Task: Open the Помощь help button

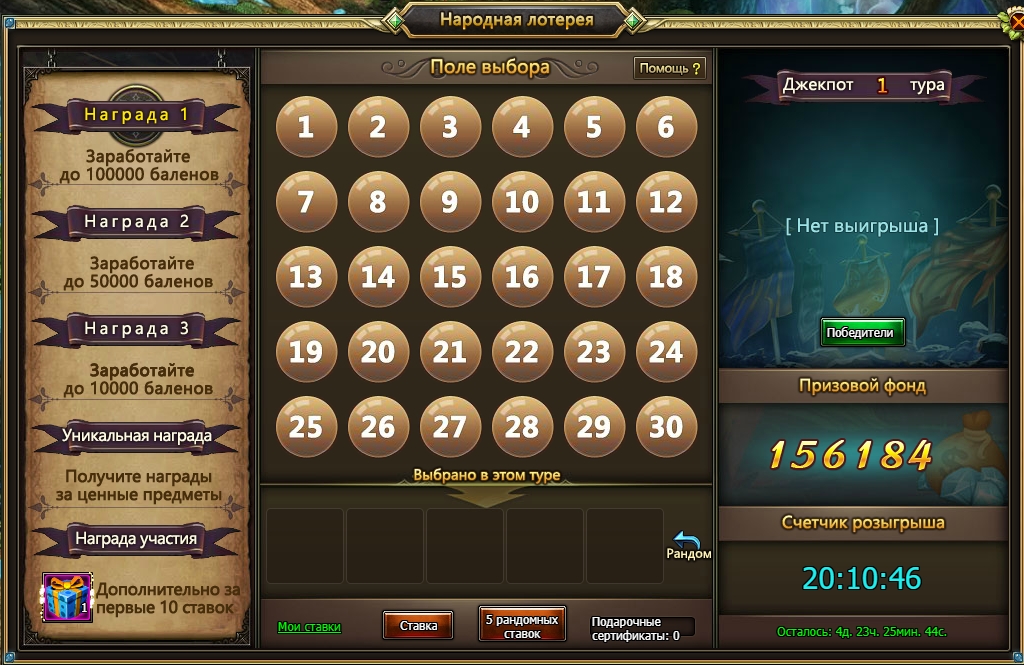Action: click(671, 68)
